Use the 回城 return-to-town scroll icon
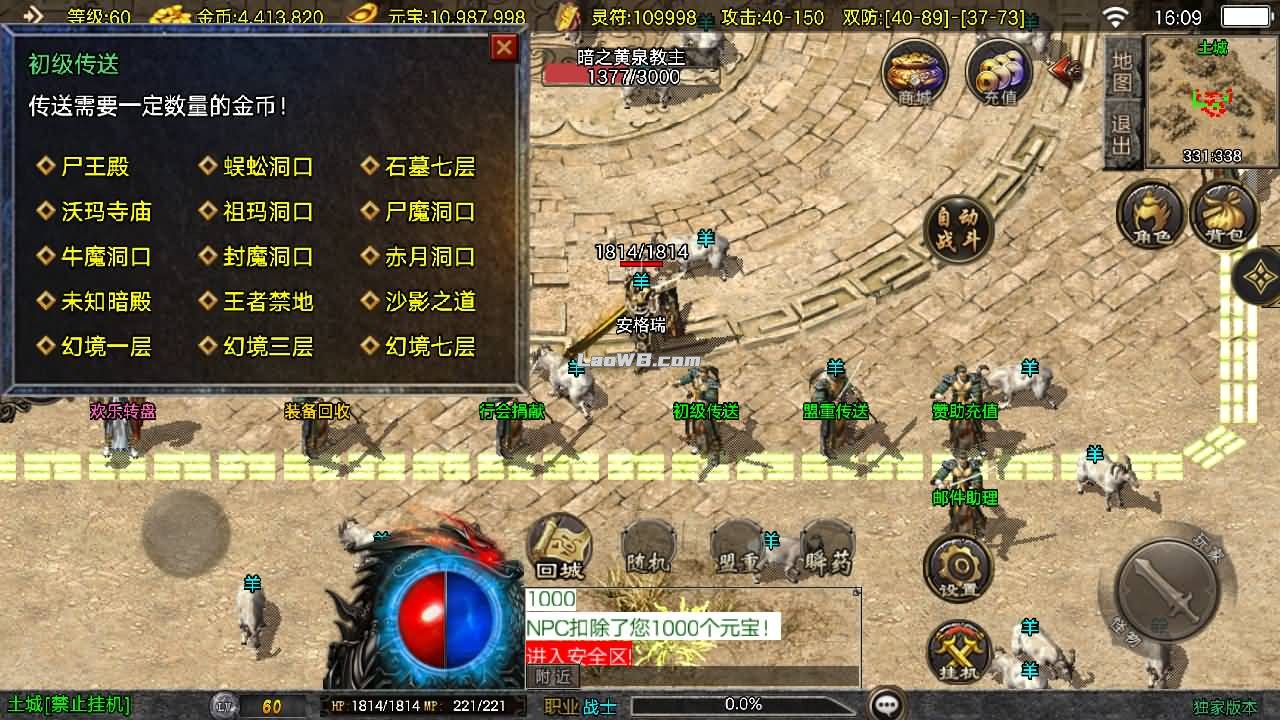1280x720 pixels. 560,545
